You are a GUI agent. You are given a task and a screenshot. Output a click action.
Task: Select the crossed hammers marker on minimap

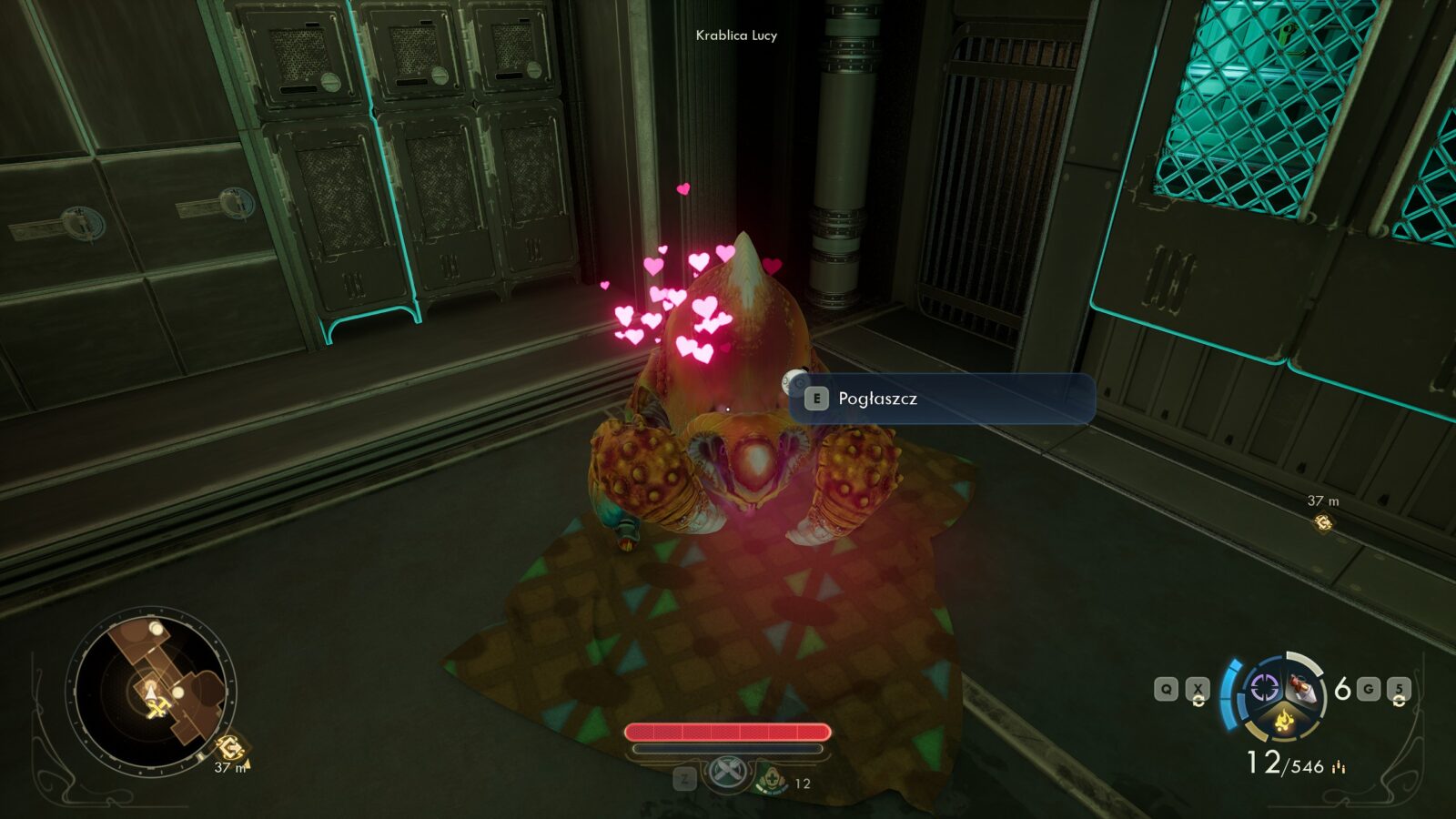click(158, 708)
